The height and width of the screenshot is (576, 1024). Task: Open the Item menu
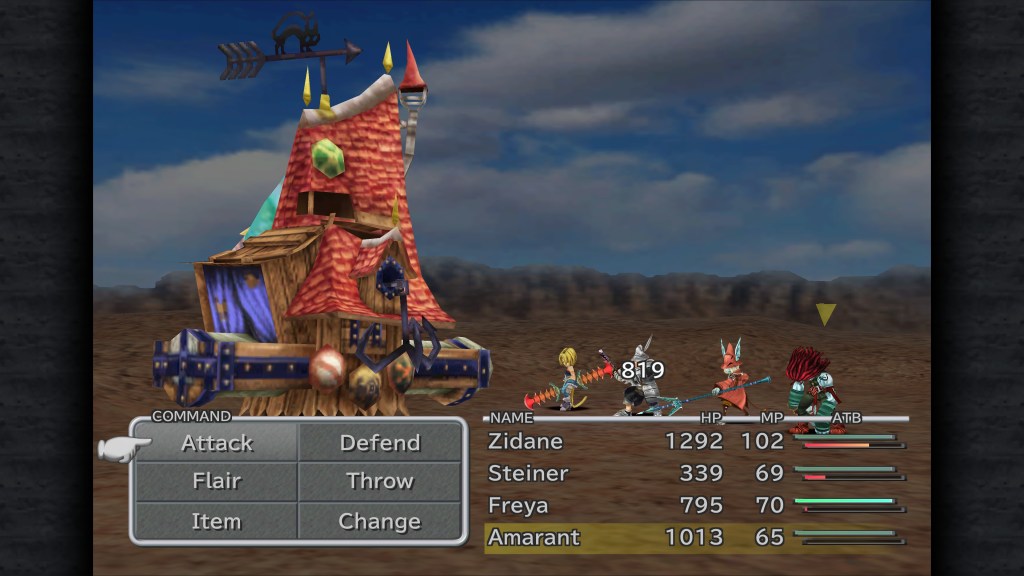click(x=217, y=521)
